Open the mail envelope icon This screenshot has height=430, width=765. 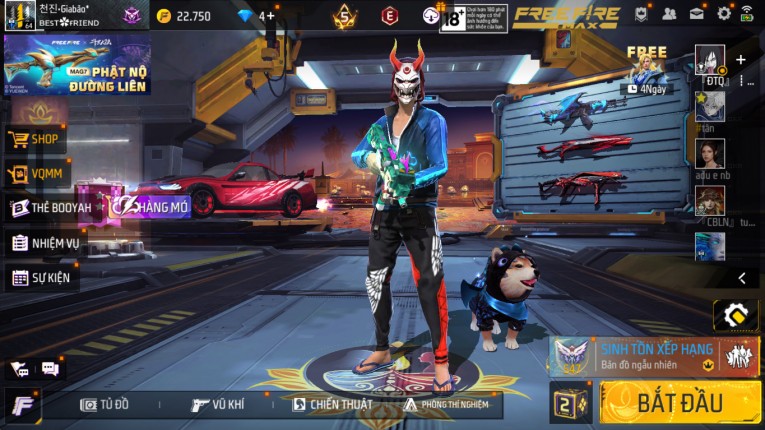click(x=696, y=14)
